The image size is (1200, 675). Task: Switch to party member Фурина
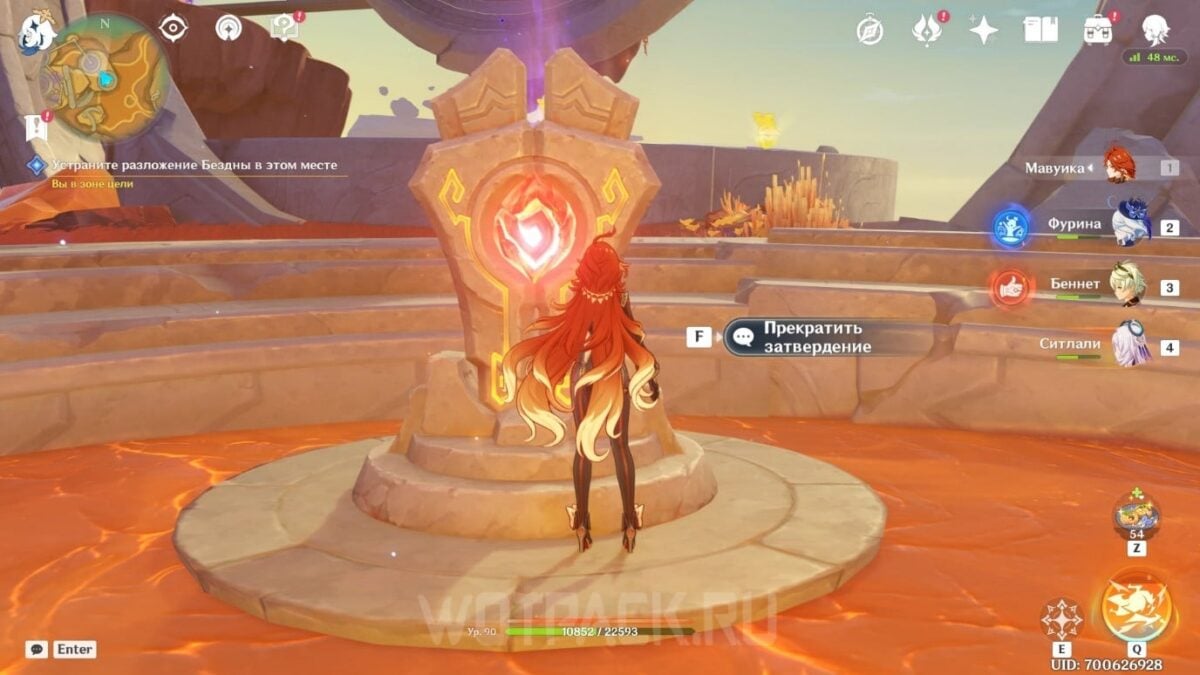point(1130,225)
